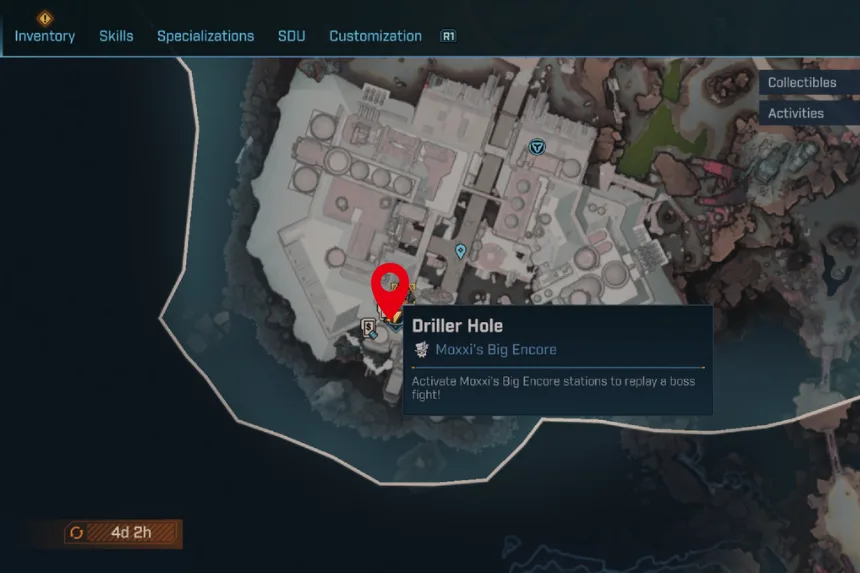Switch to the Skills tab
Screen dimensions: 860x573
(116, 36)
